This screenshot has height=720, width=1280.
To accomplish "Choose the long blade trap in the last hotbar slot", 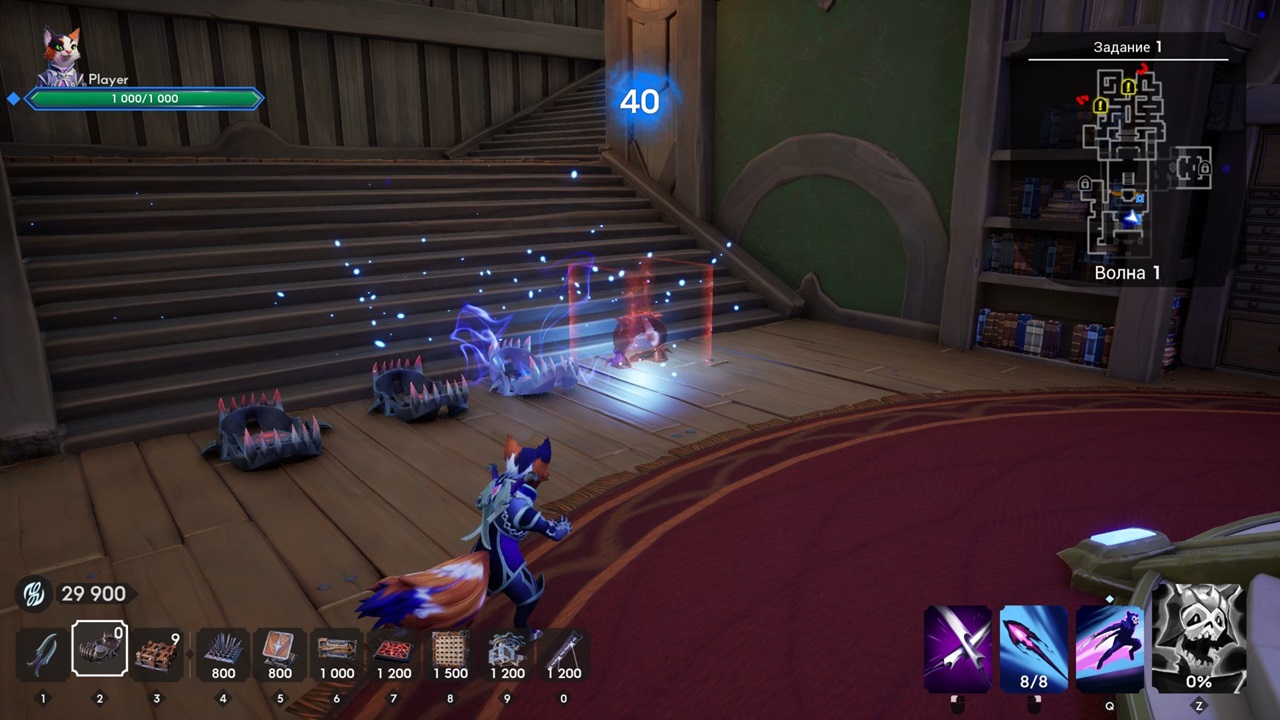I will 564,653.
